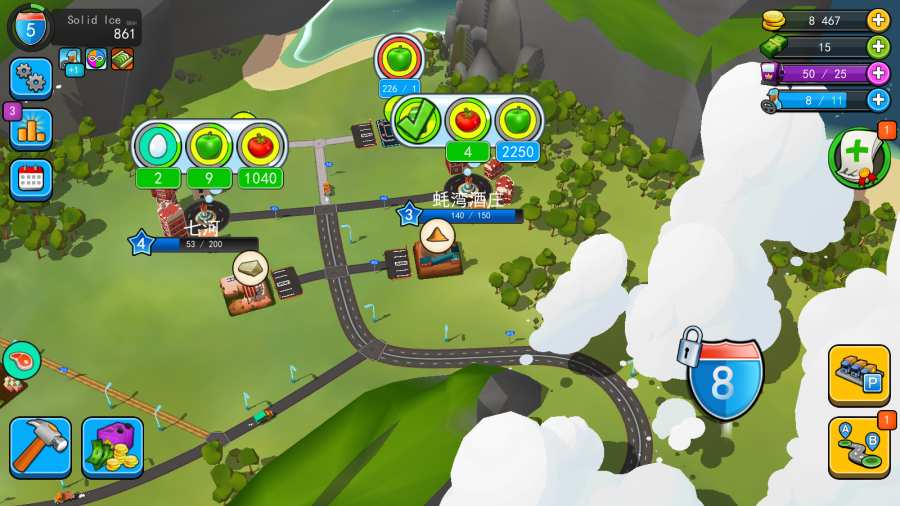Screen dimensions: 900x506
Task: Select the meat steak bubble icon
Action: coord(21,359)
